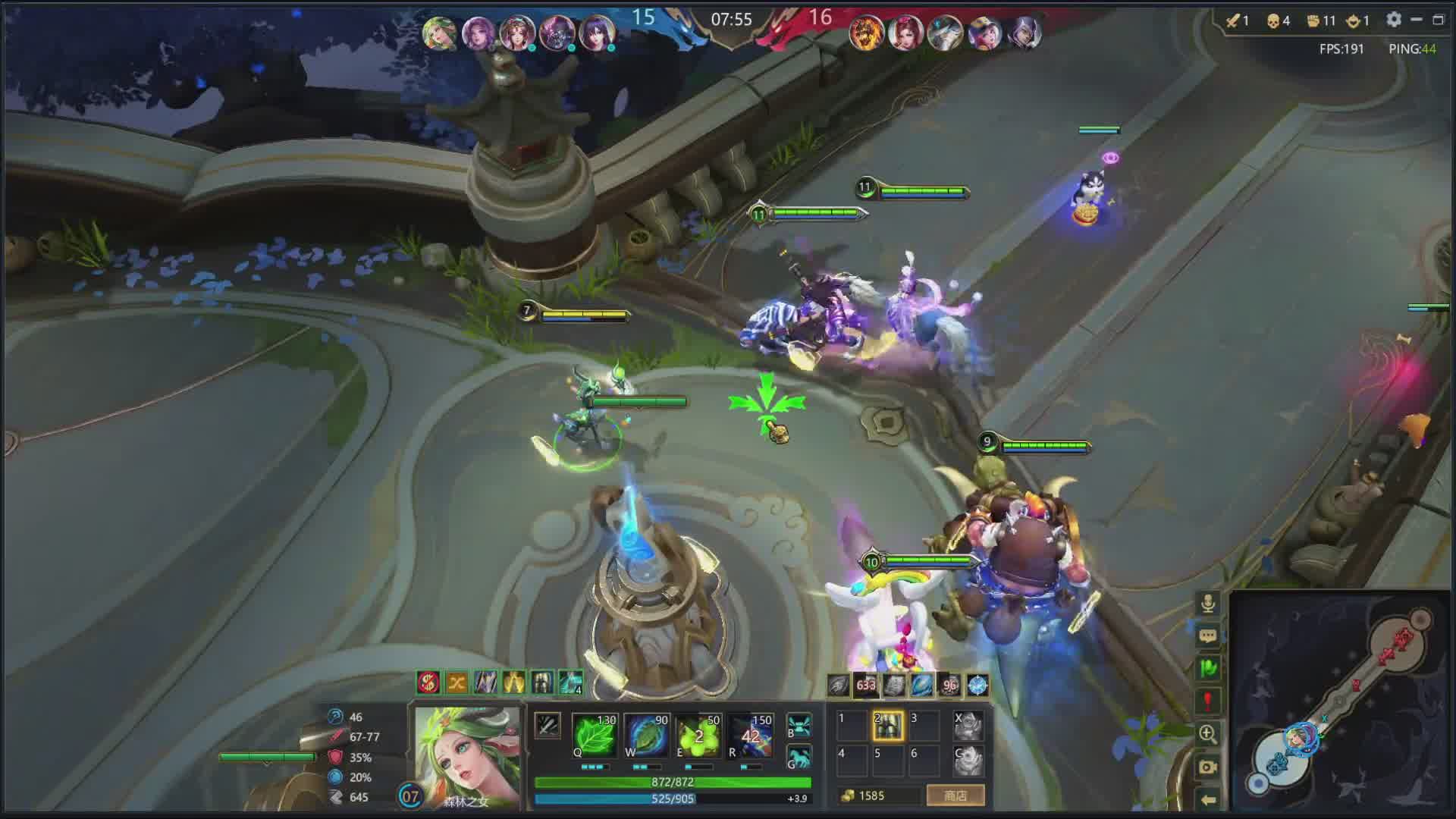Screen dimensions: 1456x819
Task: Click the 森林之女 hero portrait
Action: (467, 755)
